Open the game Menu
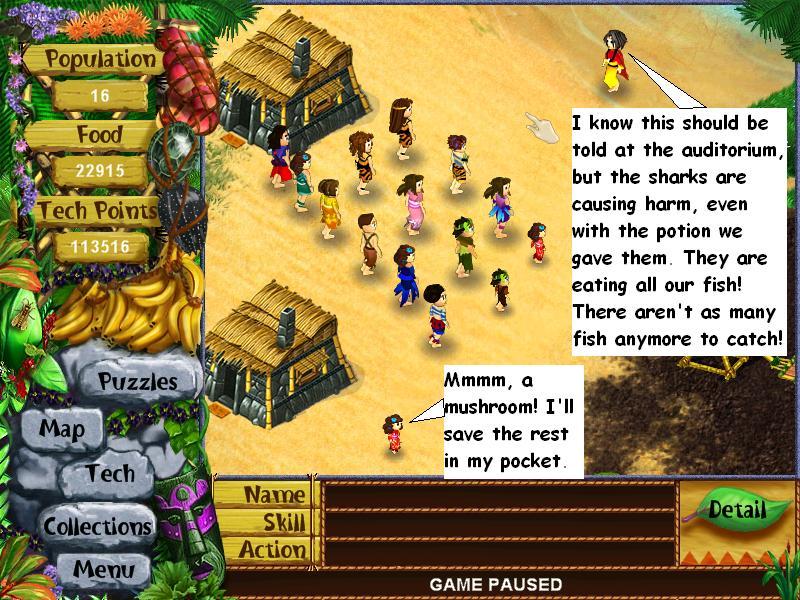The image size is (800, 600). [x=102, y=569]
